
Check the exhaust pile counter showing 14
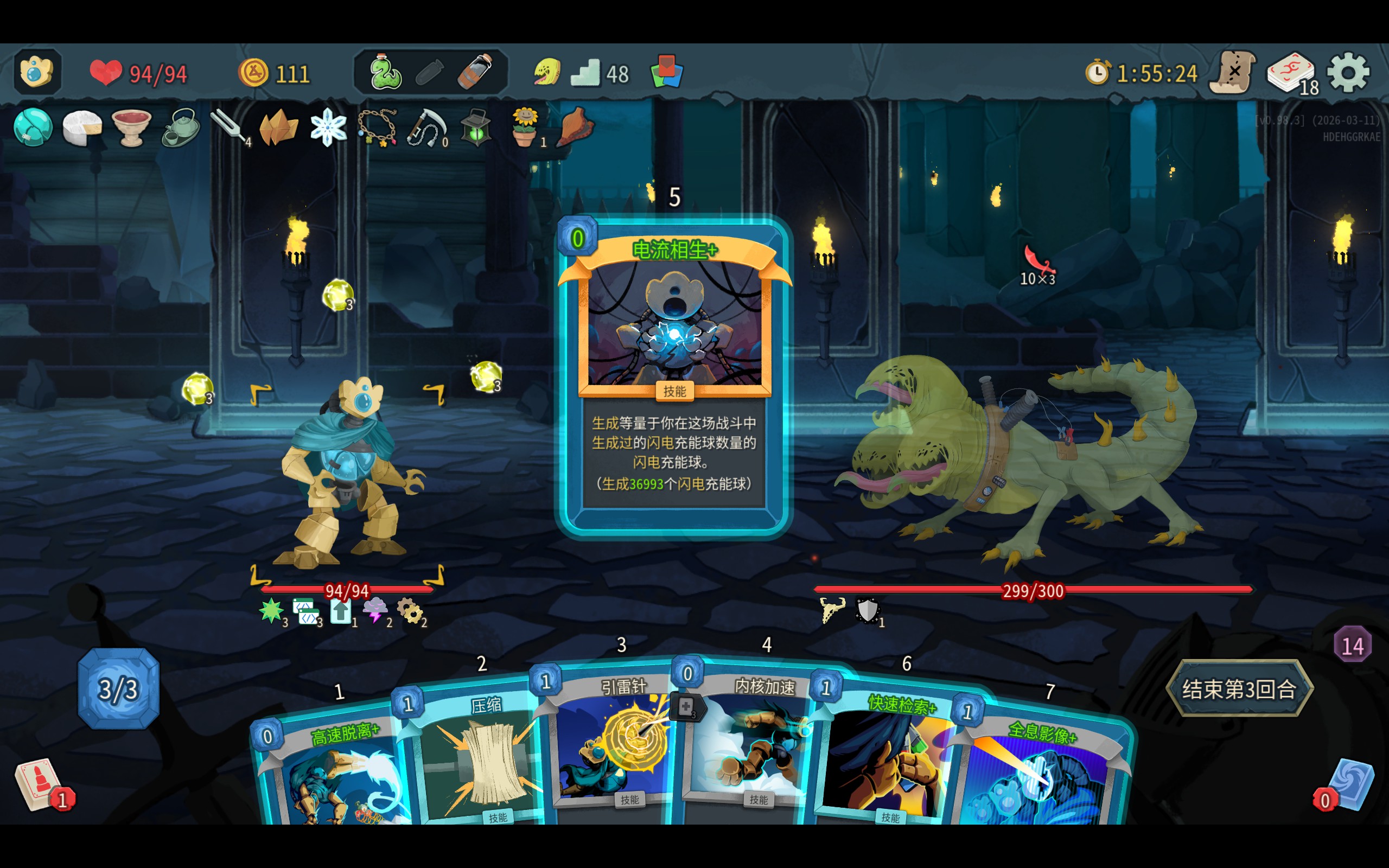click(1352, 645)
